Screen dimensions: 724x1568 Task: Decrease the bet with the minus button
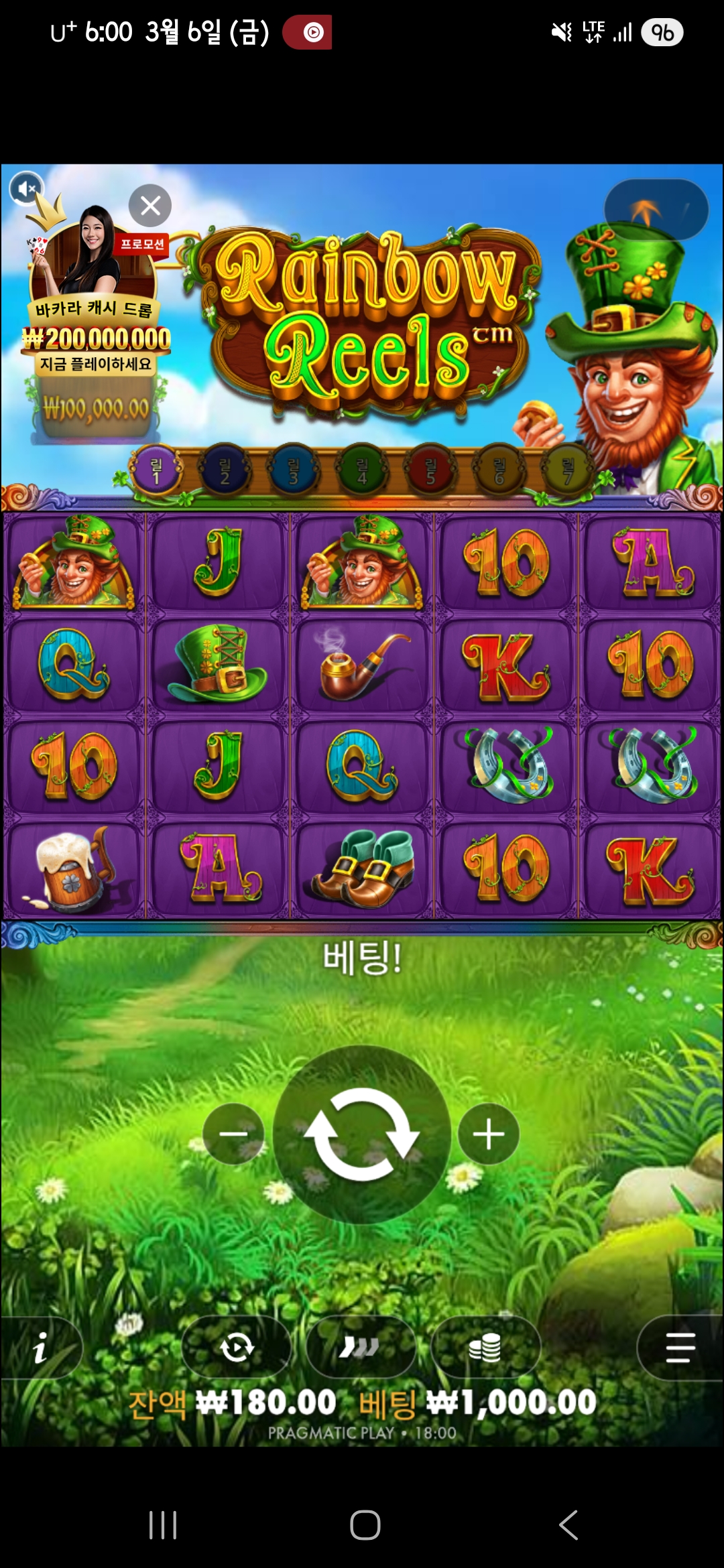(233, 1134)
